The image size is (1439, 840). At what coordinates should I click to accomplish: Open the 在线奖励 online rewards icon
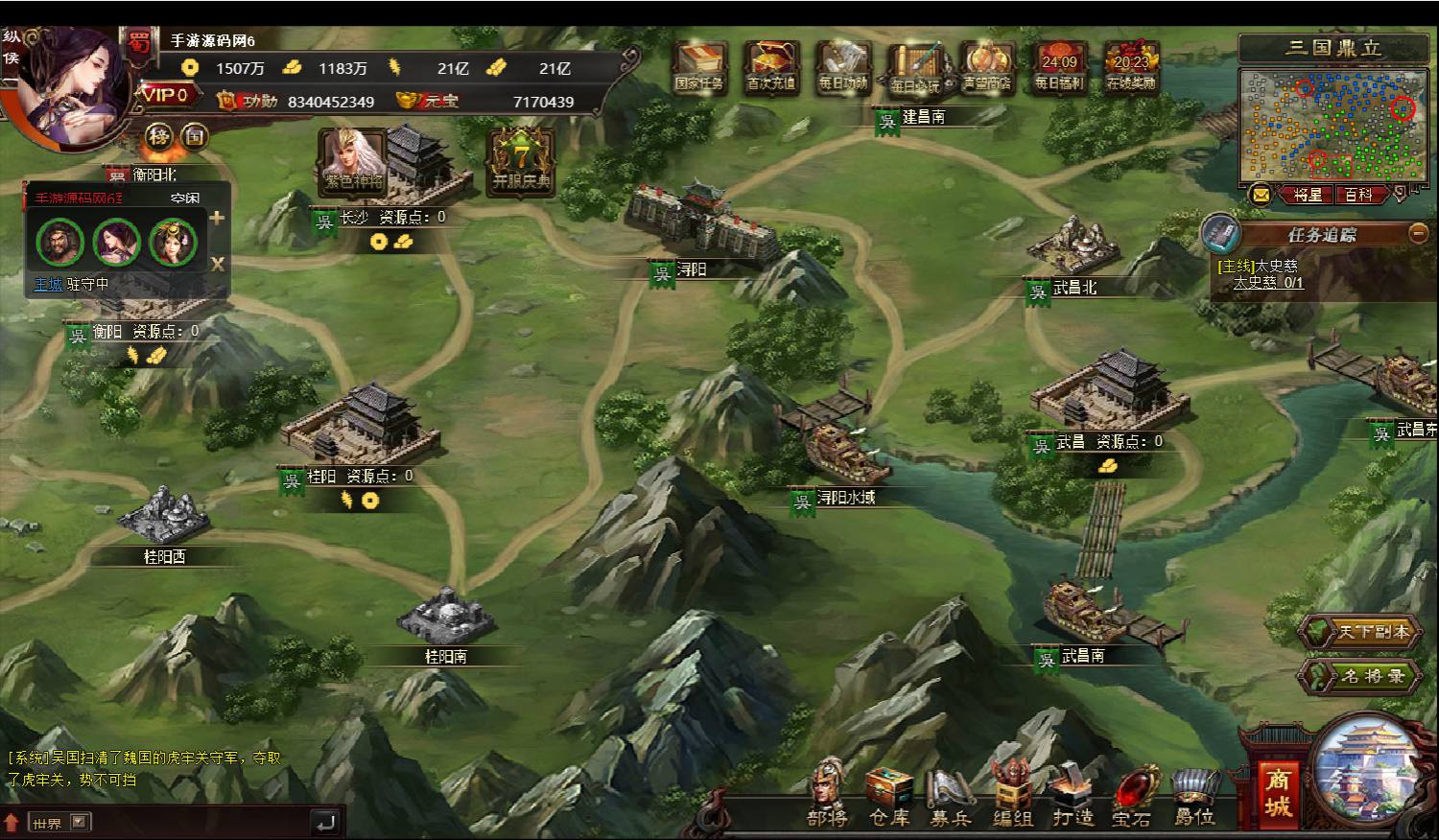(1131, 67)
